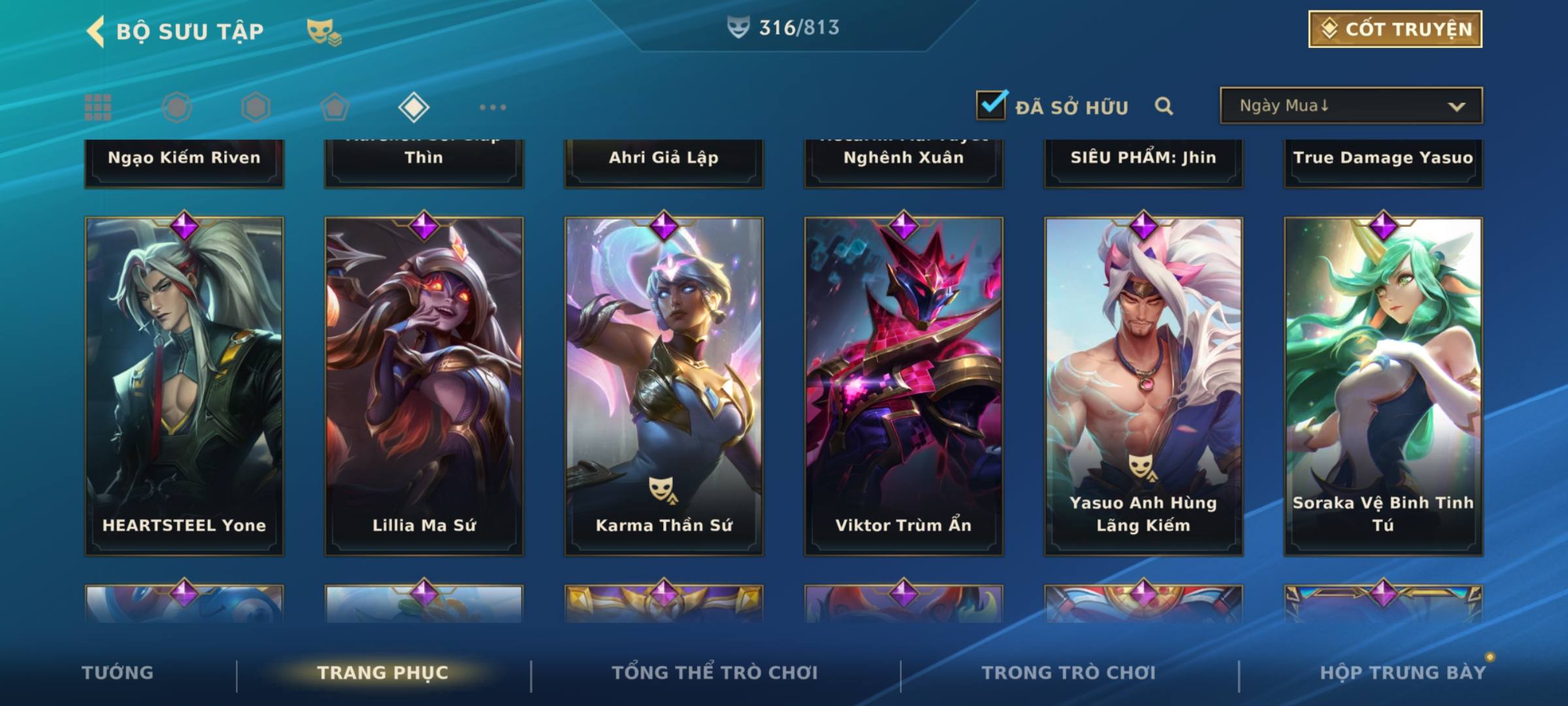
Task: Choose the diamond rarity filter
Action: pos(414,107)
